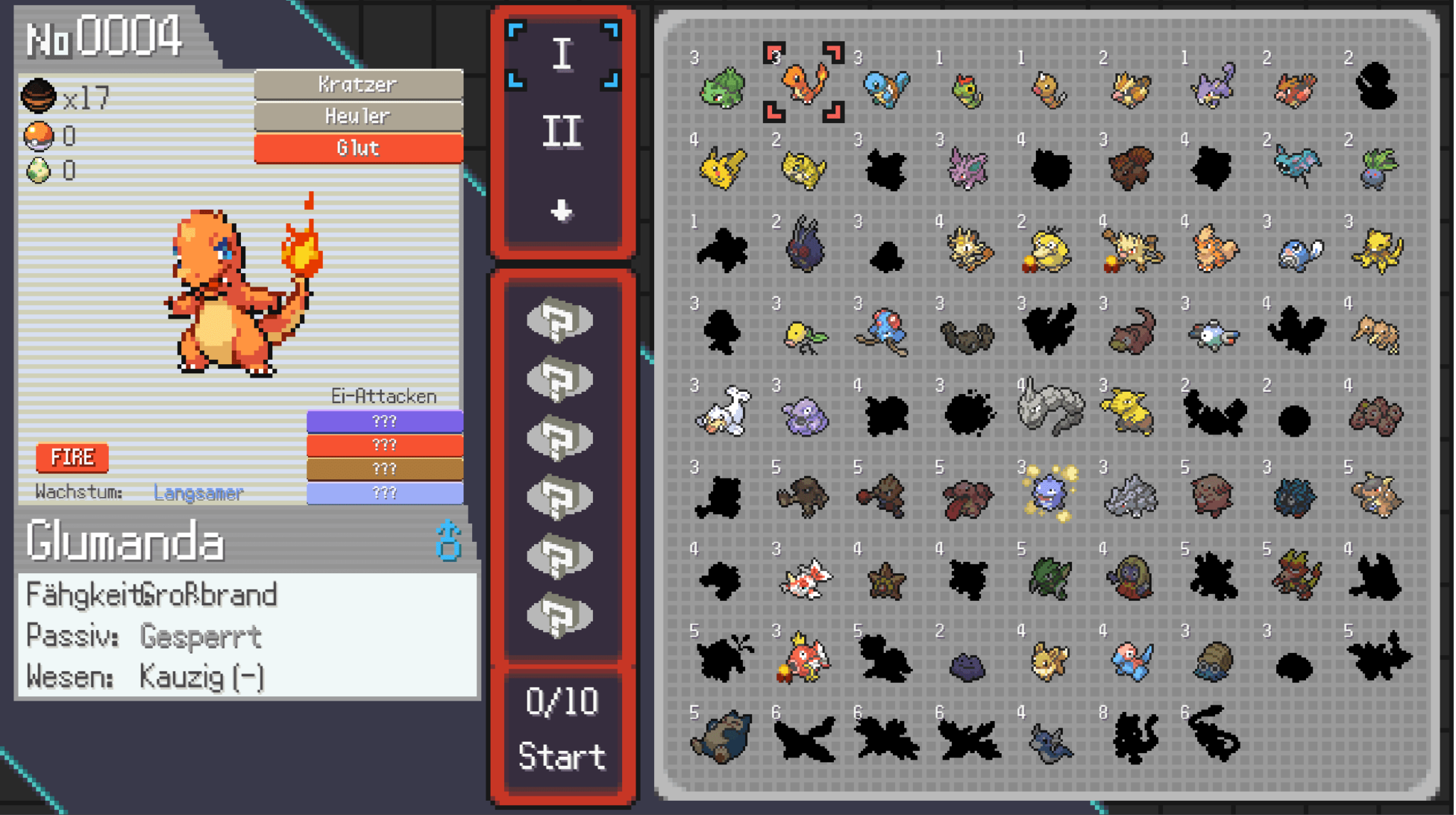The width and height of the screenshot is (1456, 815).
Task: Click the Poké Ball counter icon
Action: [x=41, y=135]
